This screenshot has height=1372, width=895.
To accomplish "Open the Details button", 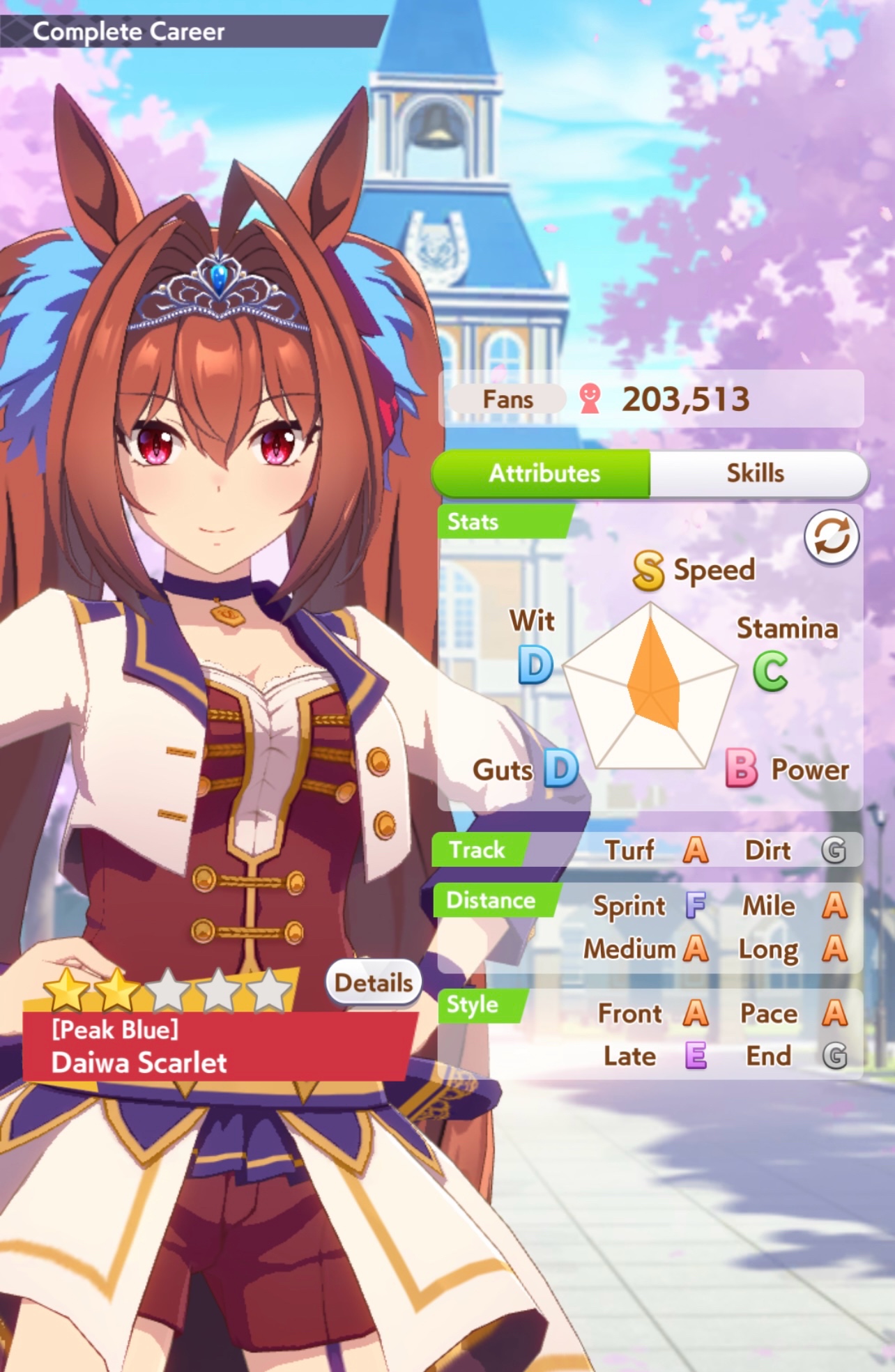I will tap(374, 982).
